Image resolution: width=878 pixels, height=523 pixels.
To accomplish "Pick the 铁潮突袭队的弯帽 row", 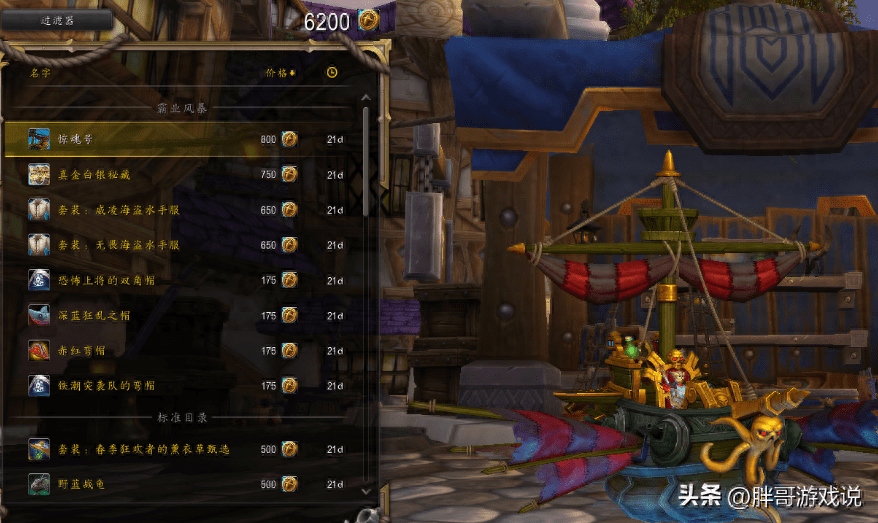I will [x=185, y=385].
